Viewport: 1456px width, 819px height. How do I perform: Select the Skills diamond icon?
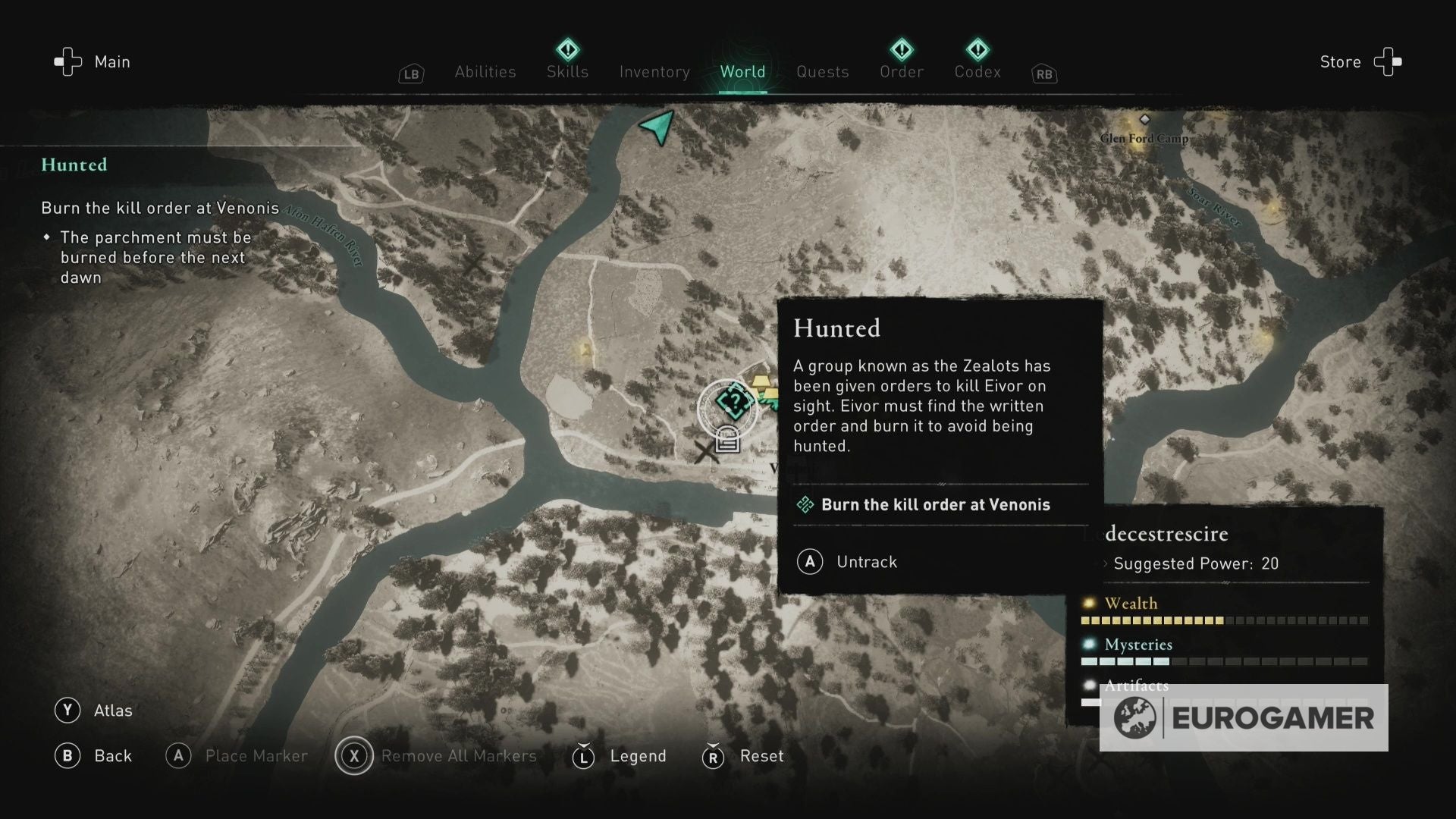pos(567,52)
